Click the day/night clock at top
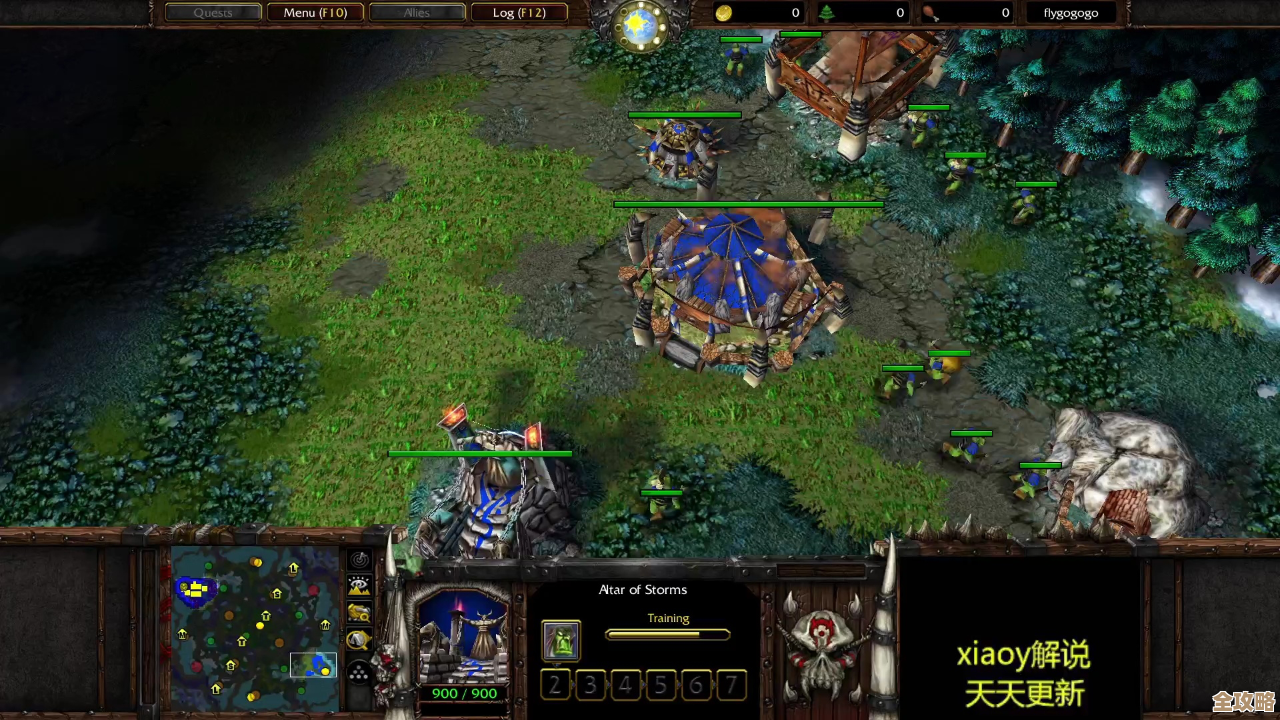Image resolution: width=1280 pixels, height=720 pixels. tap(640, 25)
